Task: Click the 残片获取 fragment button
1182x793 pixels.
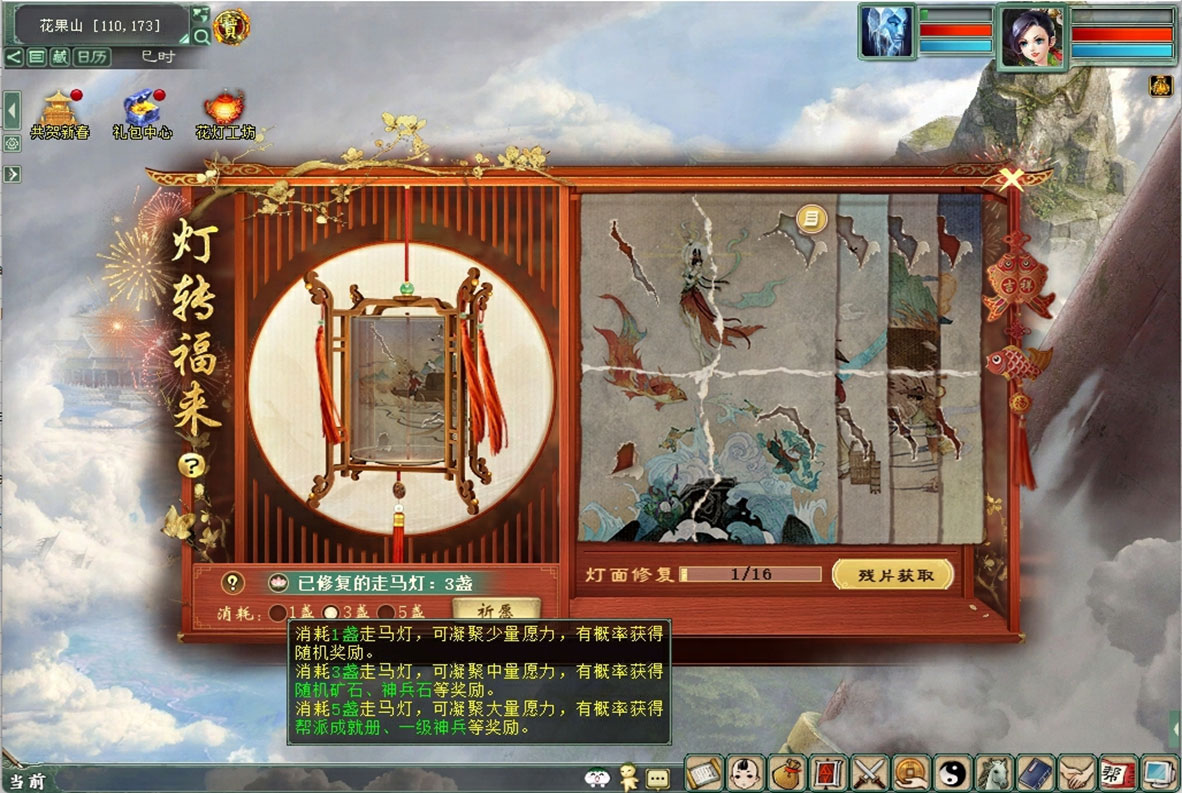Action: (x=892, y=575)
